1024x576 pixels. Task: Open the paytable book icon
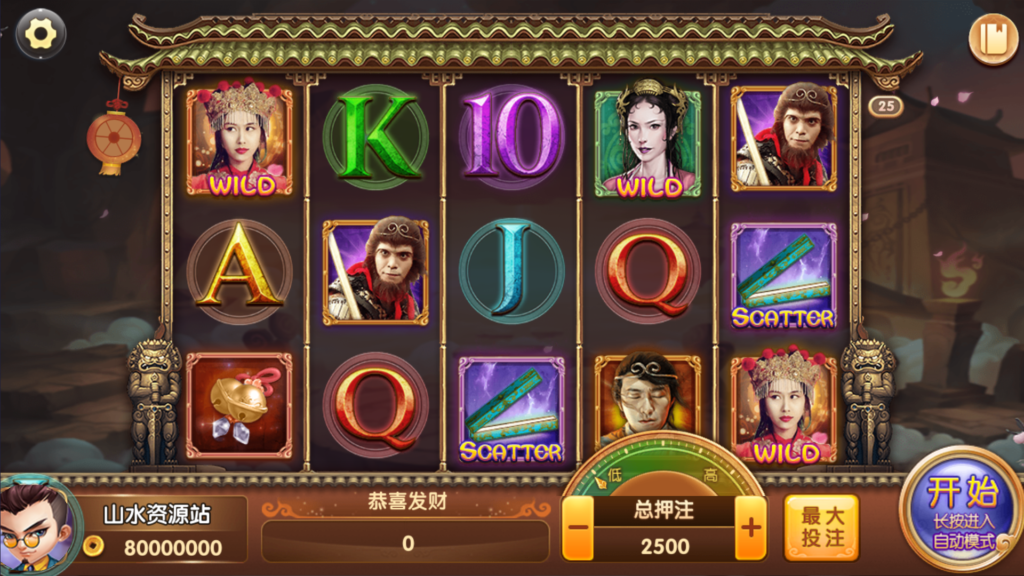pos(992,40)
